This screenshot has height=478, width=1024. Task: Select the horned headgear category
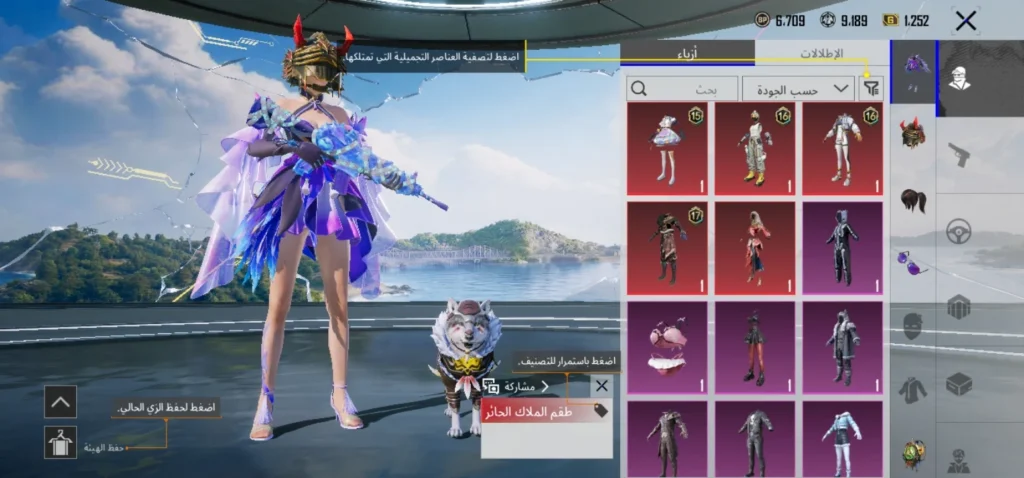click(912, 133)
